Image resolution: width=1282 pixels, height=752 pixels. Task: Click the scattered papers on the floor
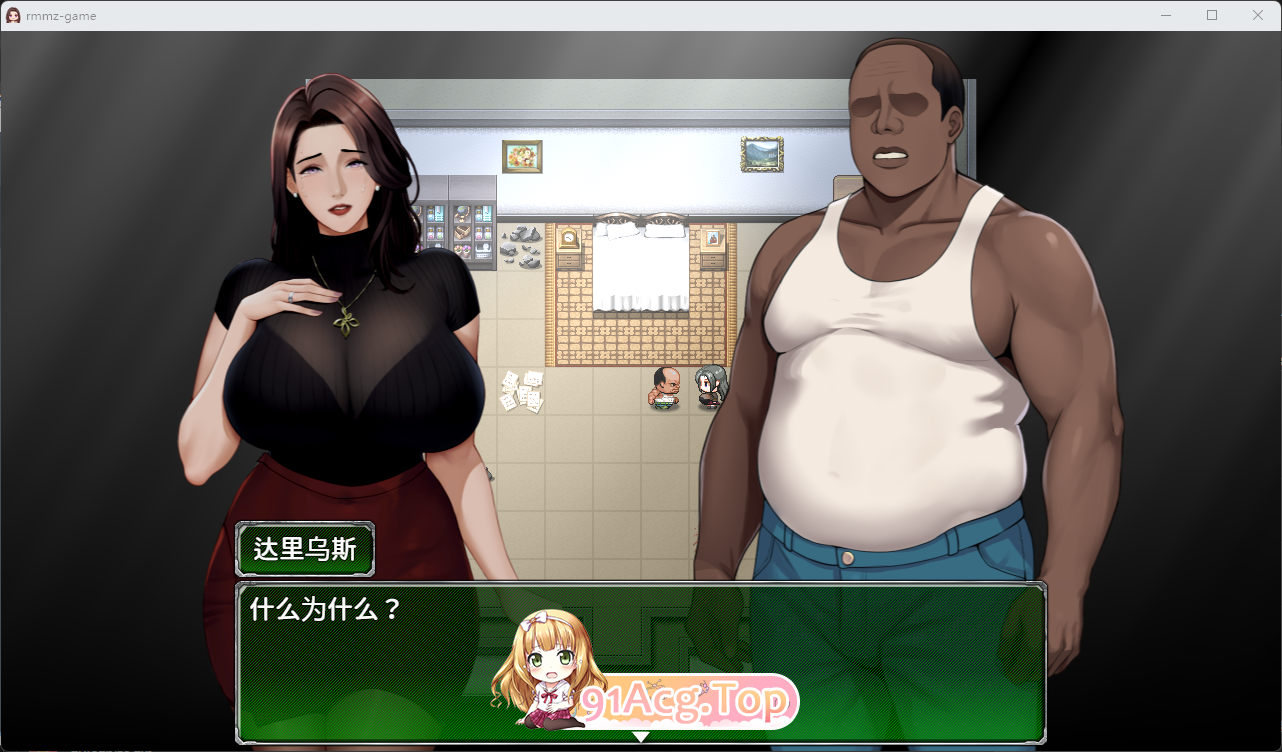(x=521, y=392)
